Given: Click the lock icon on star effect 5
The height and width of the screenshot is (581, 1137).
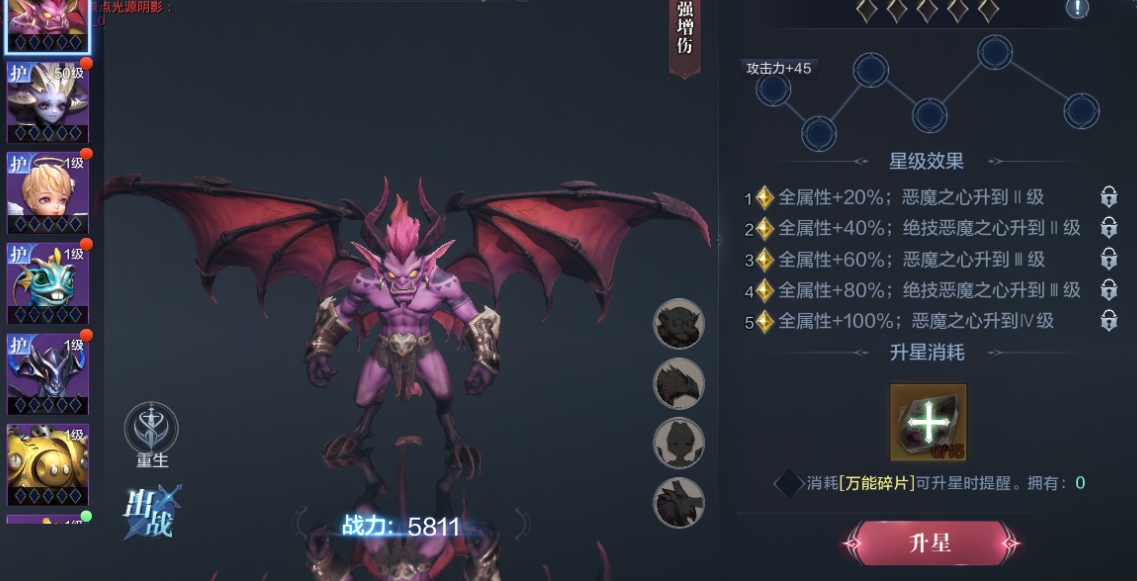Looking at the screenshot, I should pyautogui.click(x=1108, y=321).
